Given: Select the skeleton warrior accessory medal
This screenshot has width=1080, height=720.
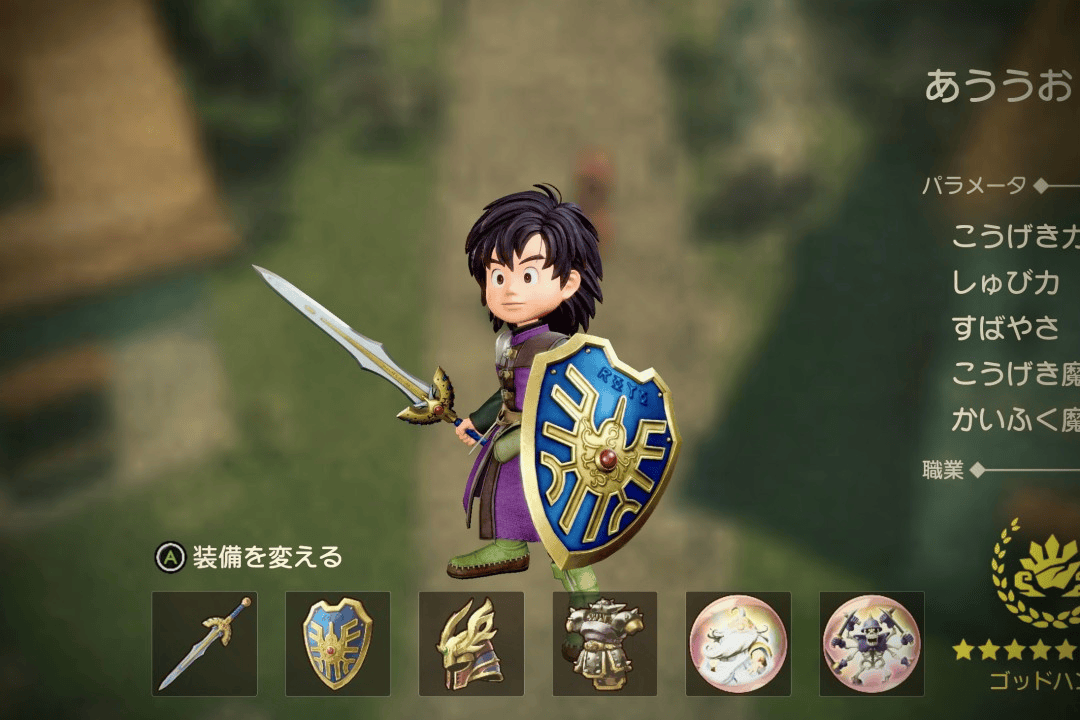Looking at the screenshot, I should point(871,643).
